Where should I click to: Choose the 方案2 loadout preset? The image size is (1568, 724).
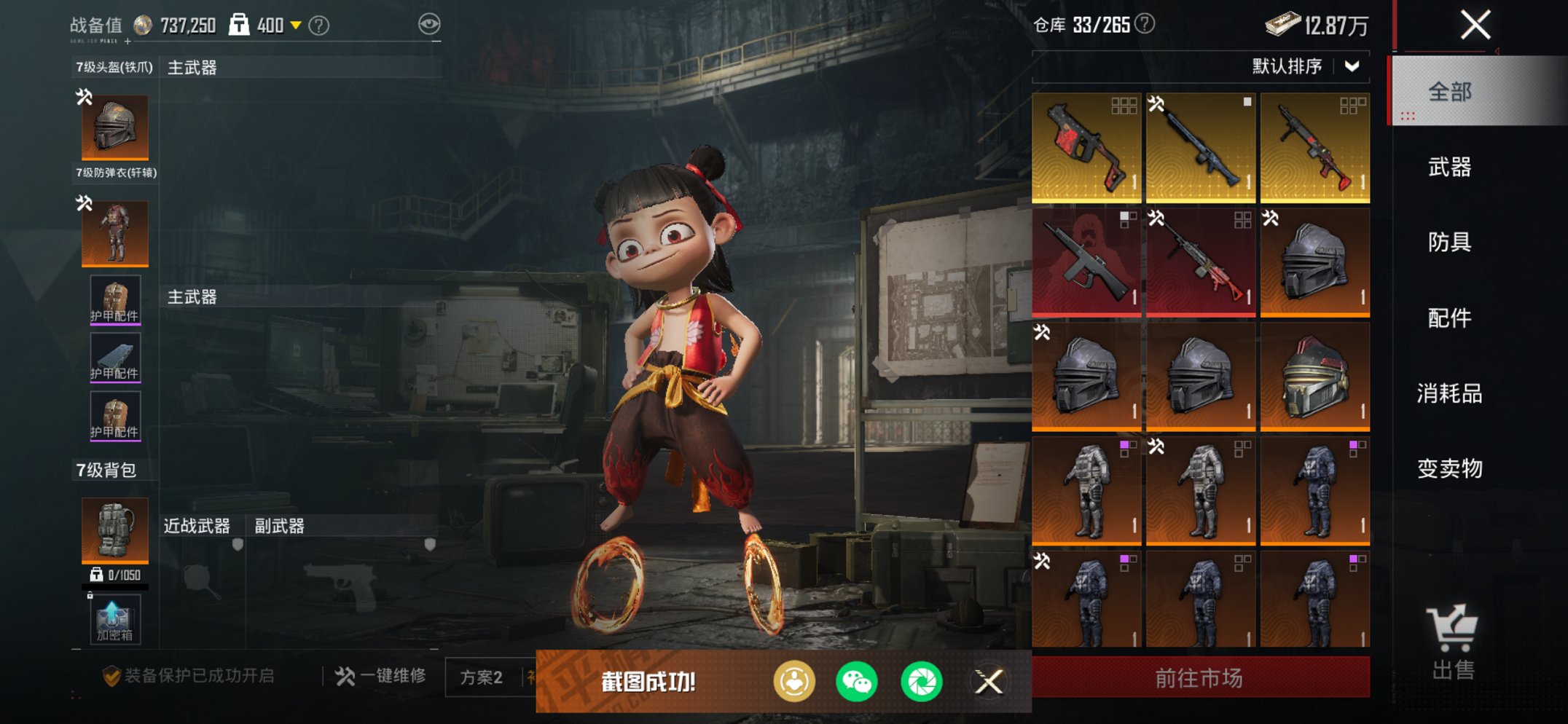pos(481,677)
